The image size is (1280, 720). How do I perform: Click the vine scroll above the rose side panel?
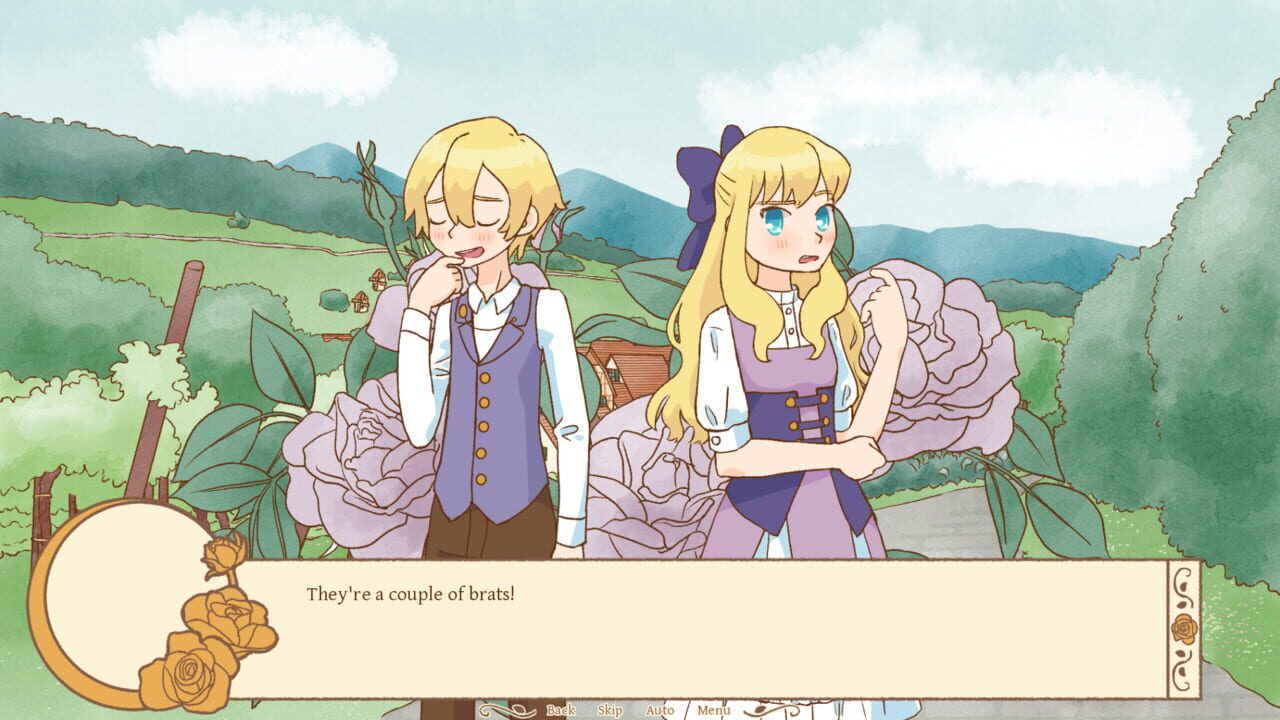(x=1184, y=588)
